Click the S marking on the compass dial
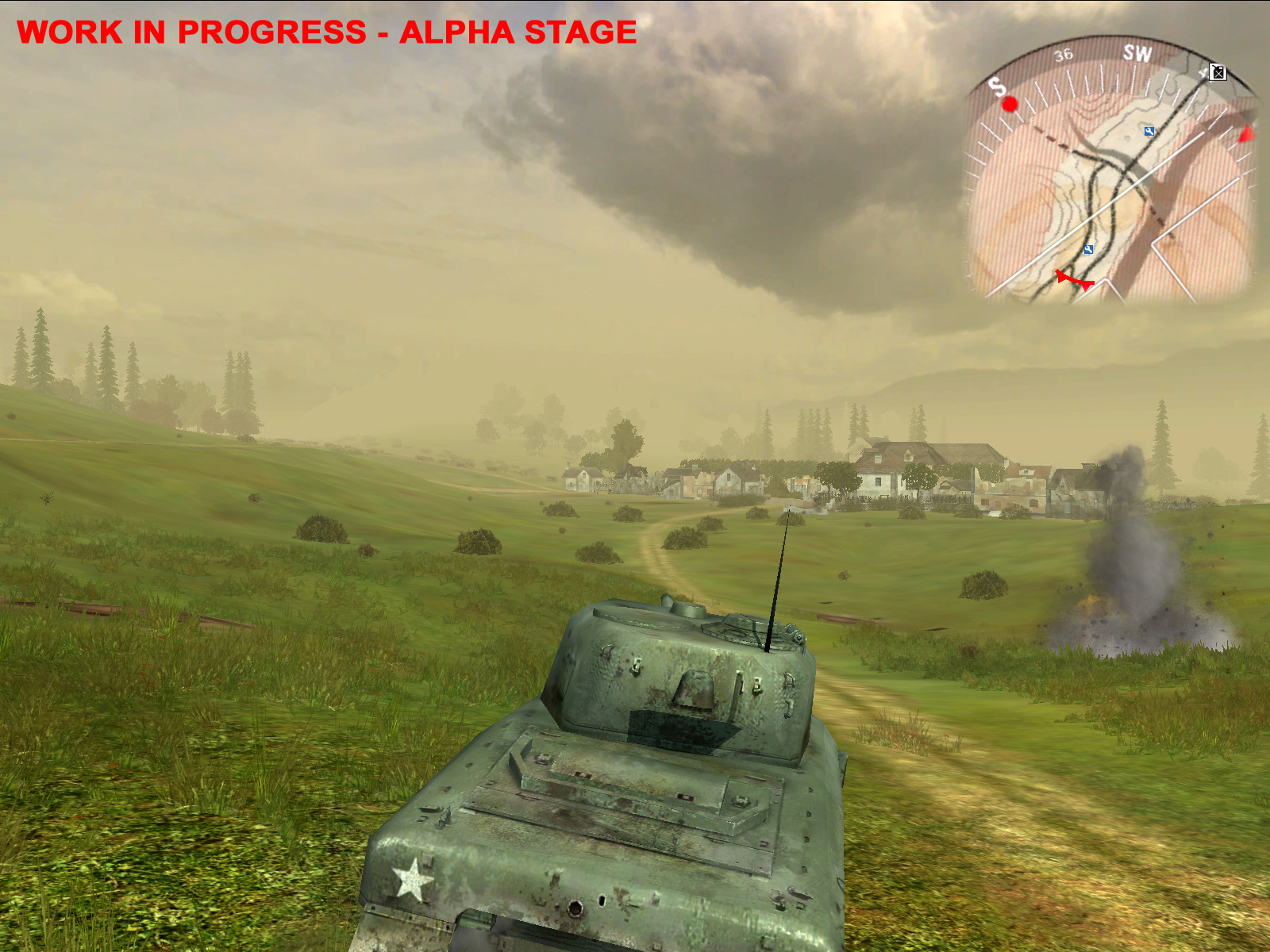The width and height of the screenshot is (1270, 952). pos(996,87)
